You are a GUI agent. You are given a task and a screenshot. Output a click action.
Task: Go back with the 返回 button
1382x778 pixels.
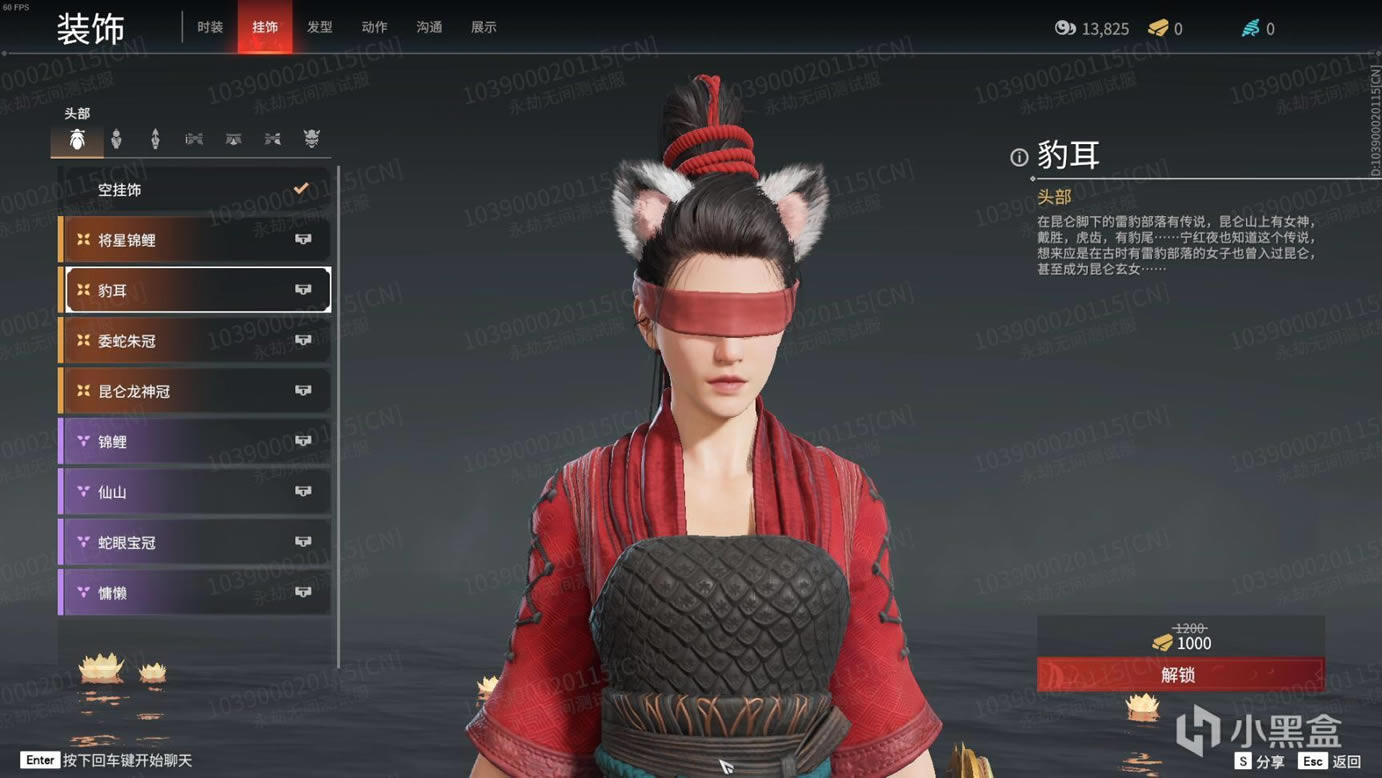(1333, 761)
